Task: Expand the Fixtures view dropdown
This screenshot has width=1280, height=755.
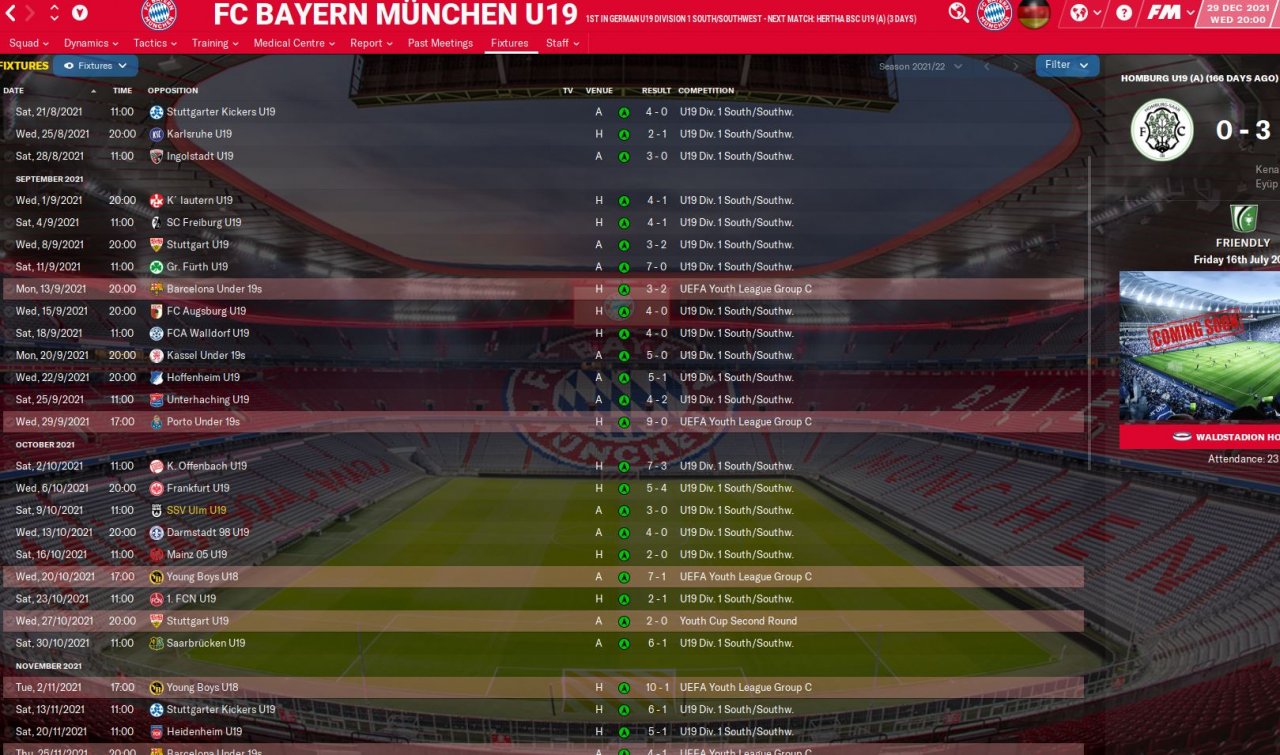Action: (96, 66)
